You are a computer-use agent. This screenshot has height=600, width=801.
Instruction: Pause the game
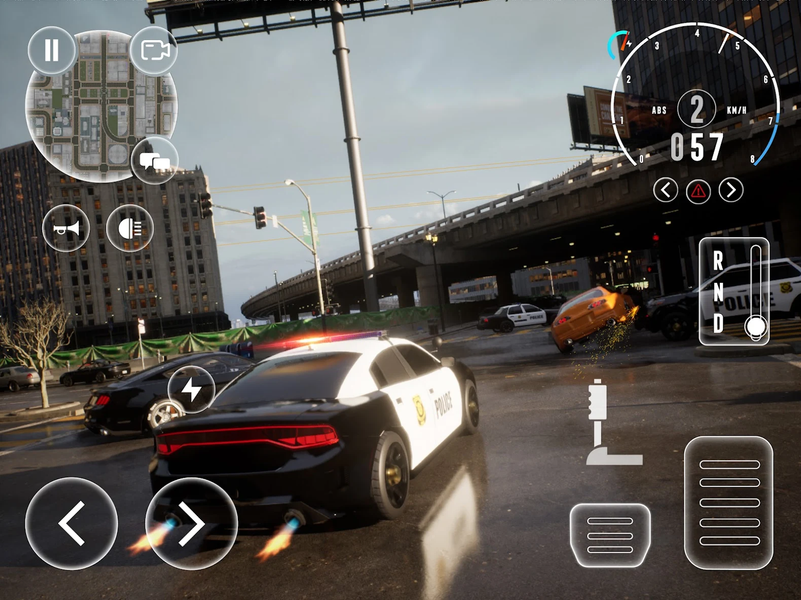[x=51, y=50]
